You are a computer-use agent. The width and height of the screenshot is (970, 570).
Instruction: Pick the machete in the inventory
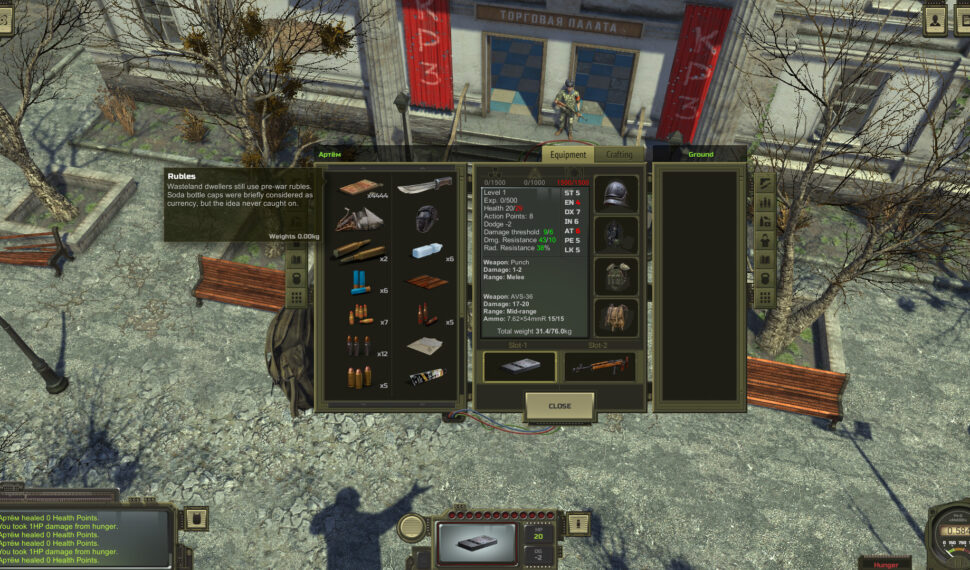[x=424, y=186]
